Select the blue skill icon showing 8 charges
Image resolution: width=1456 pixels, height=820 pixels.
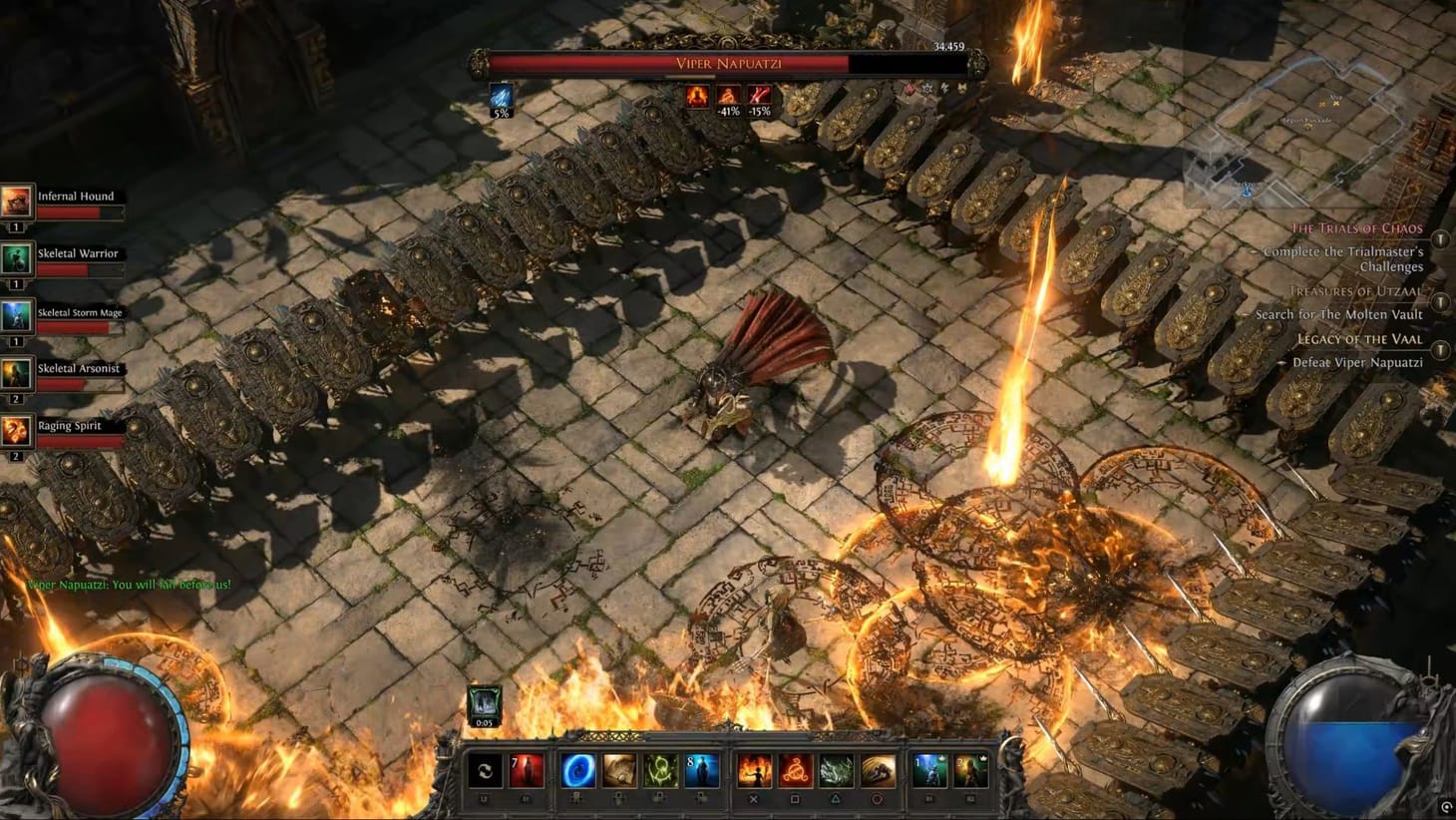[x=701, y=768]
